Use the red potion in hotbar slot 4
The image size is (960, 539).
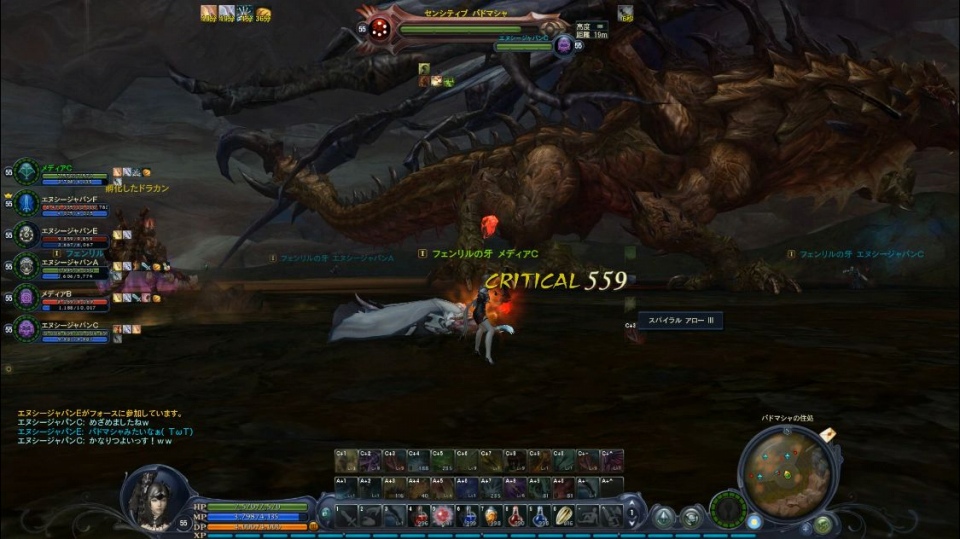(419, 515)
